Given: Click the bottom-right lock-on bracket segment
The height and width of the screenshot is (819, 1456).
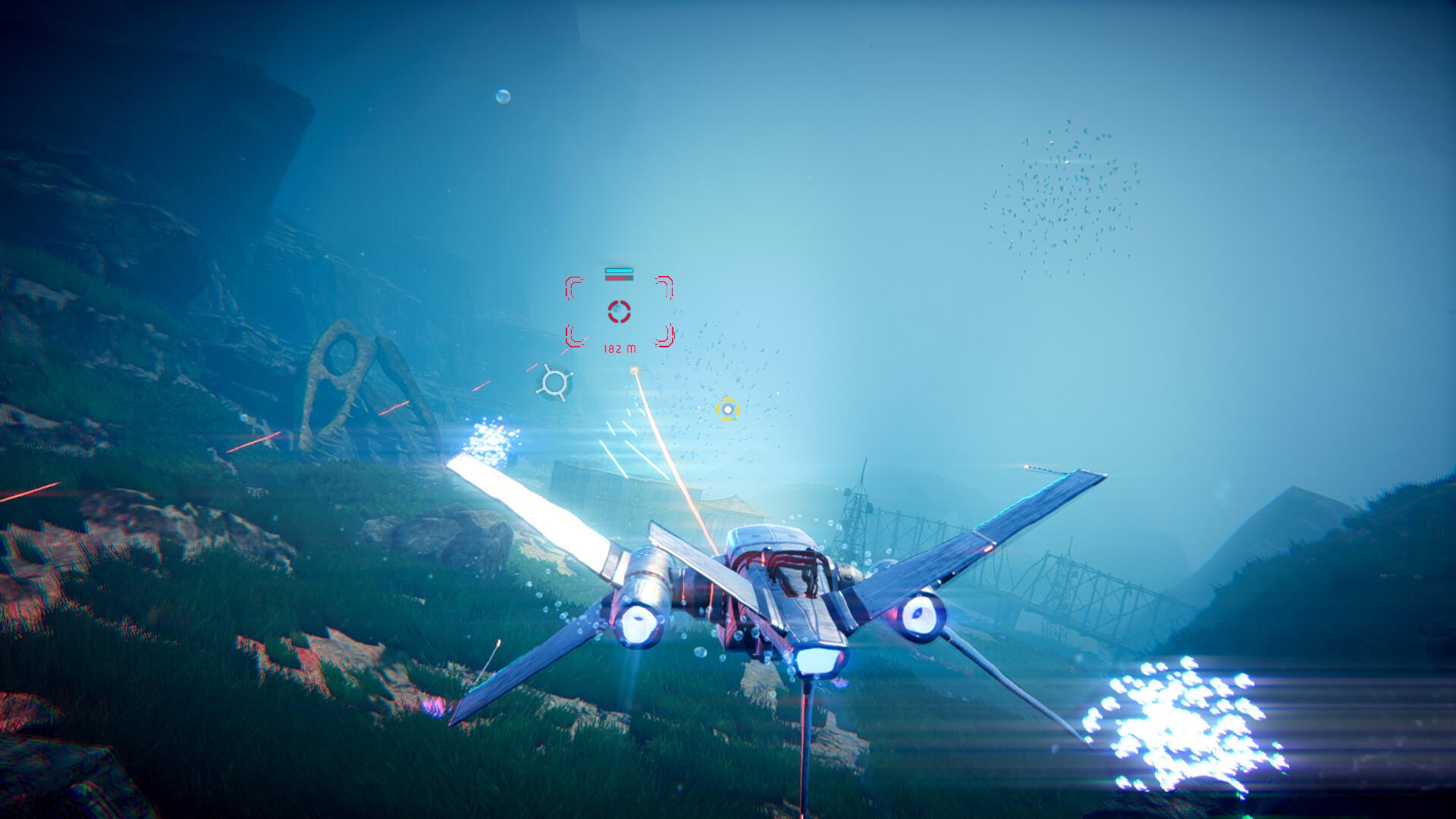Looking at the screenshot, I should coord(667,337).
